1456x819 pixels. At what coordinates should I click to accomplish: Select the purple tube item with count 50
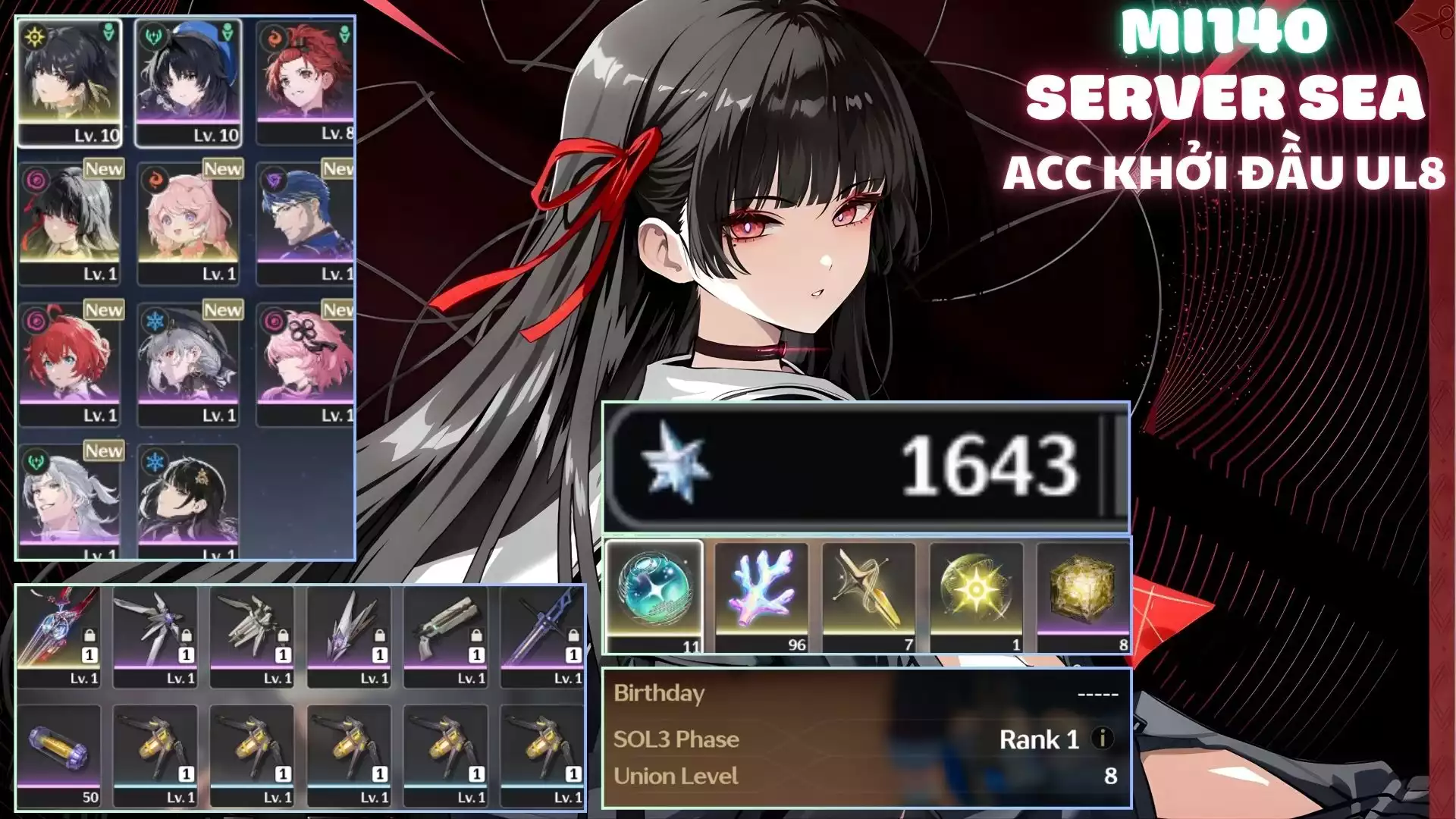[58, 754]
